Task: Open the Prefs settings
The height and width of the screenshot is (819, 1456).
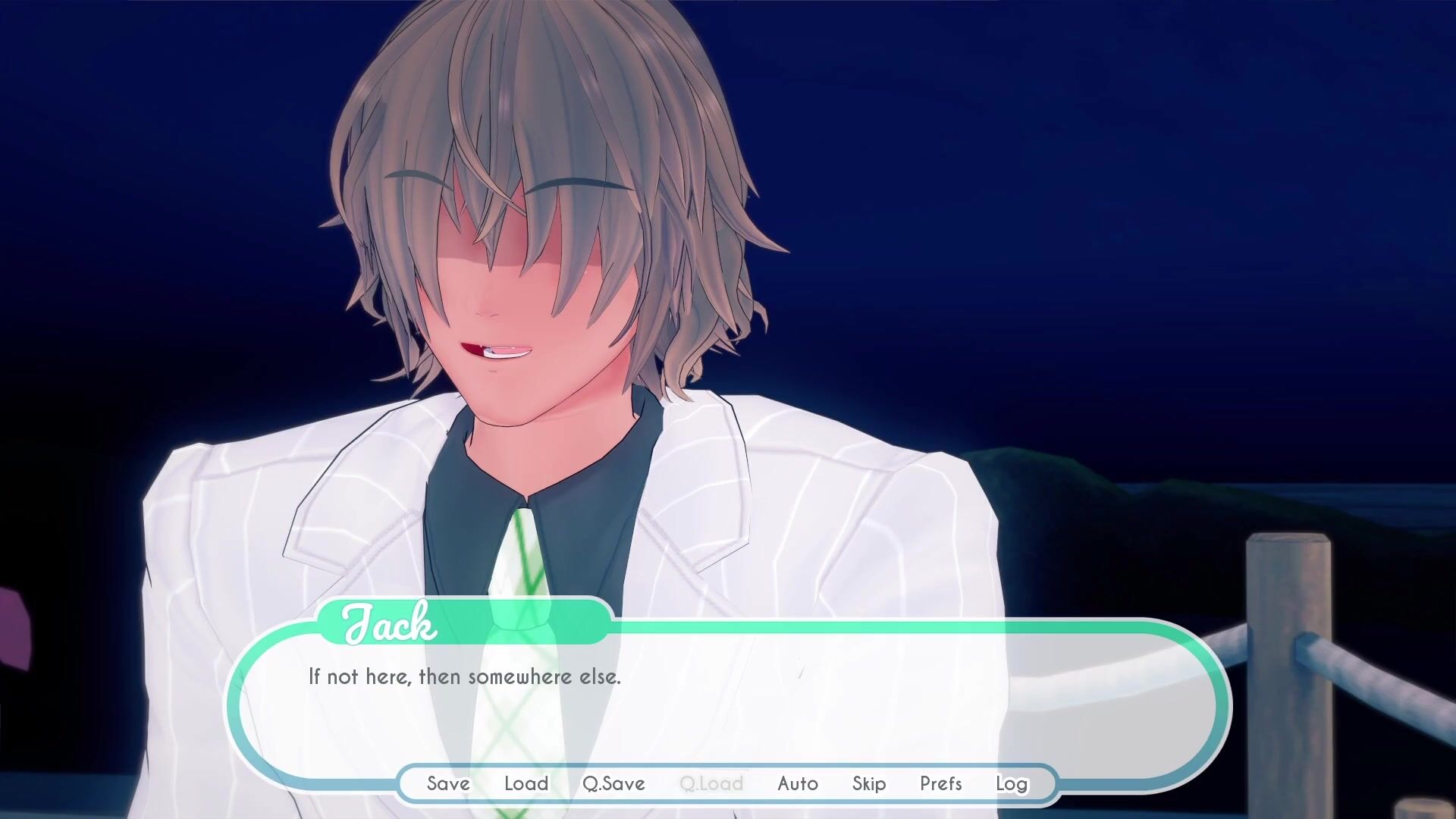Action: click(941, 783)
